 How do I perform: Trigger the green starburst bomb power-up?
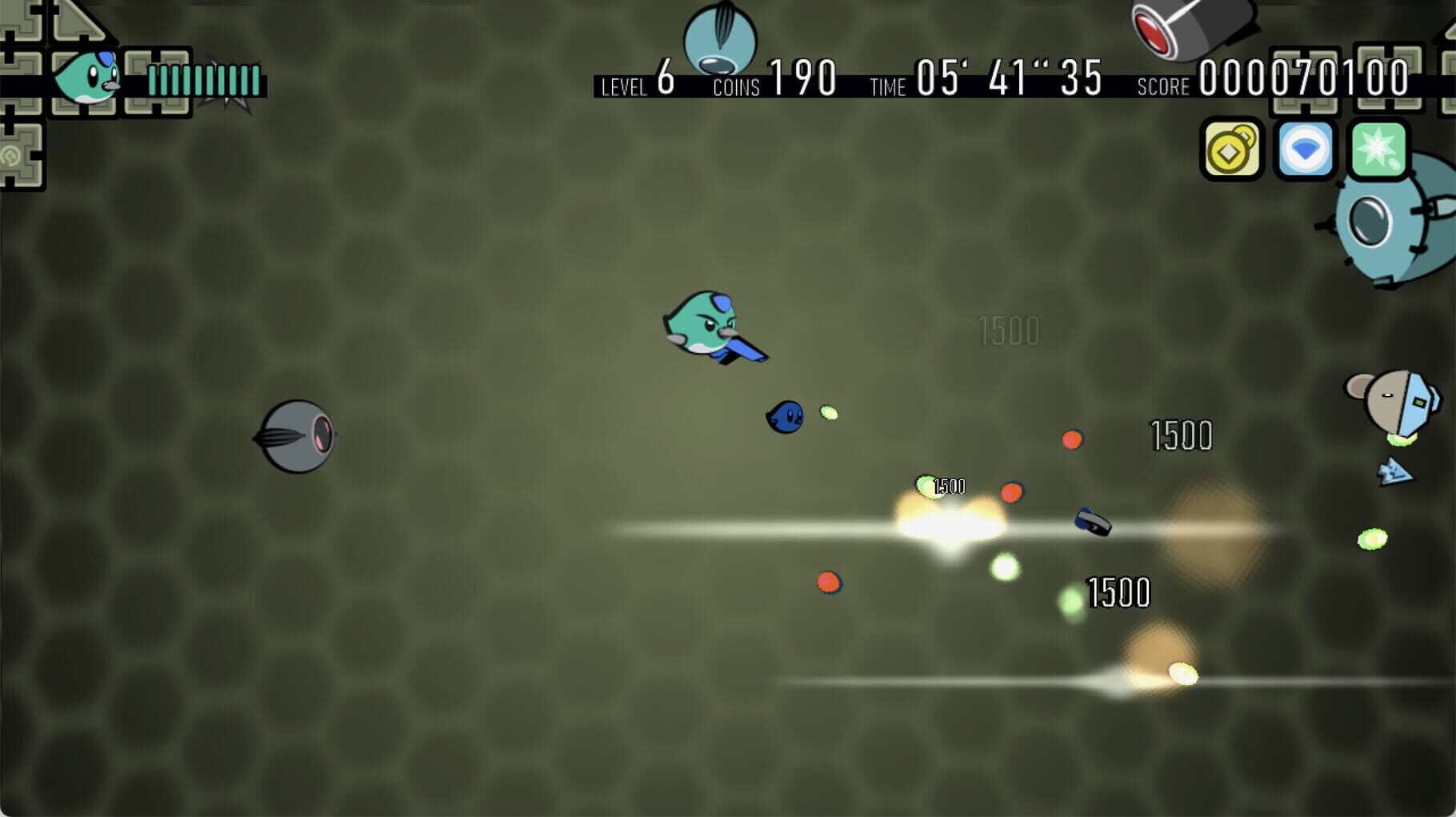(1378, 150)
